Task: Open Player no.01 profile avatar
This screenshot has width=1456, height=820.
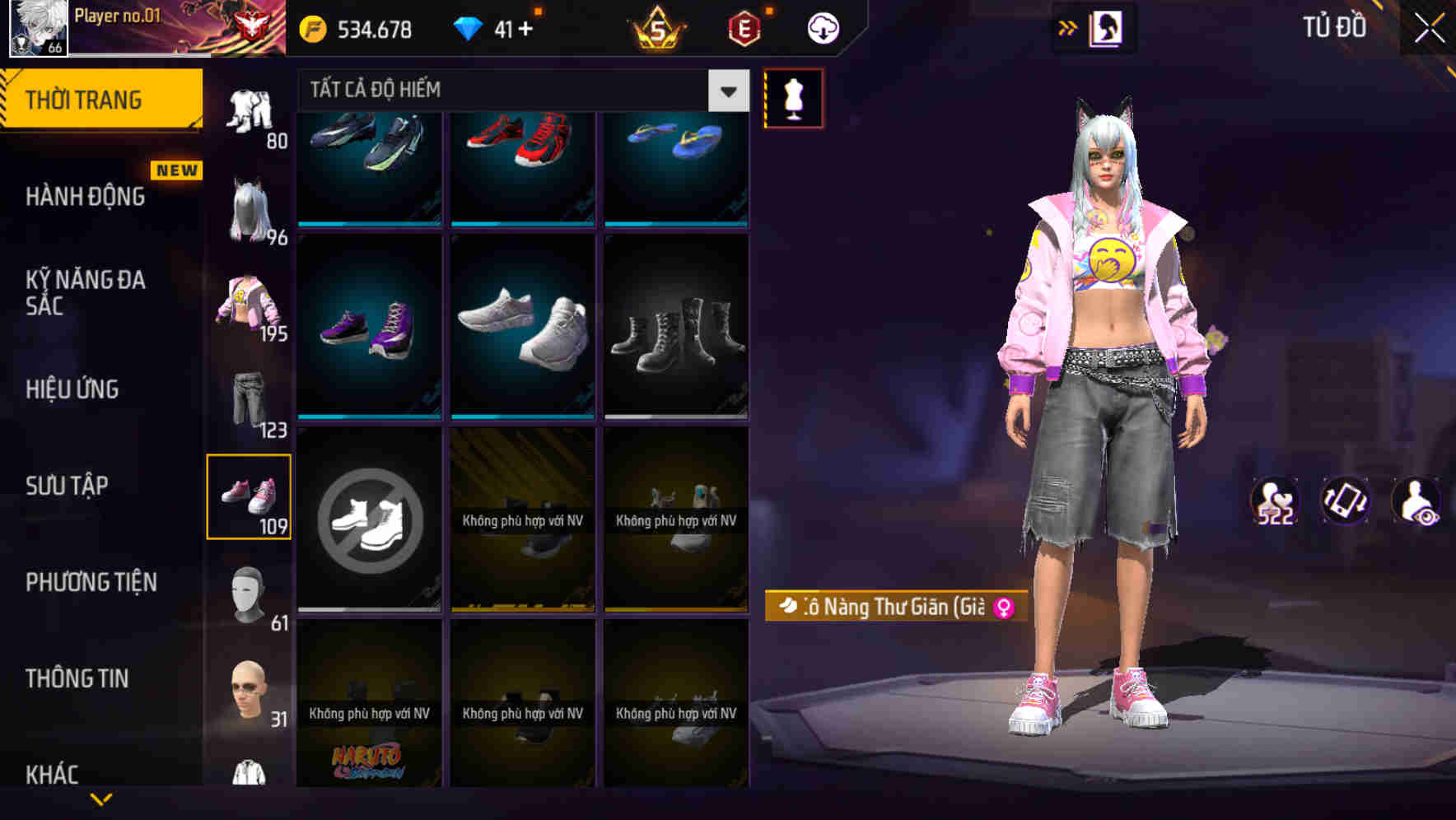Action: (x=36, y=29)
